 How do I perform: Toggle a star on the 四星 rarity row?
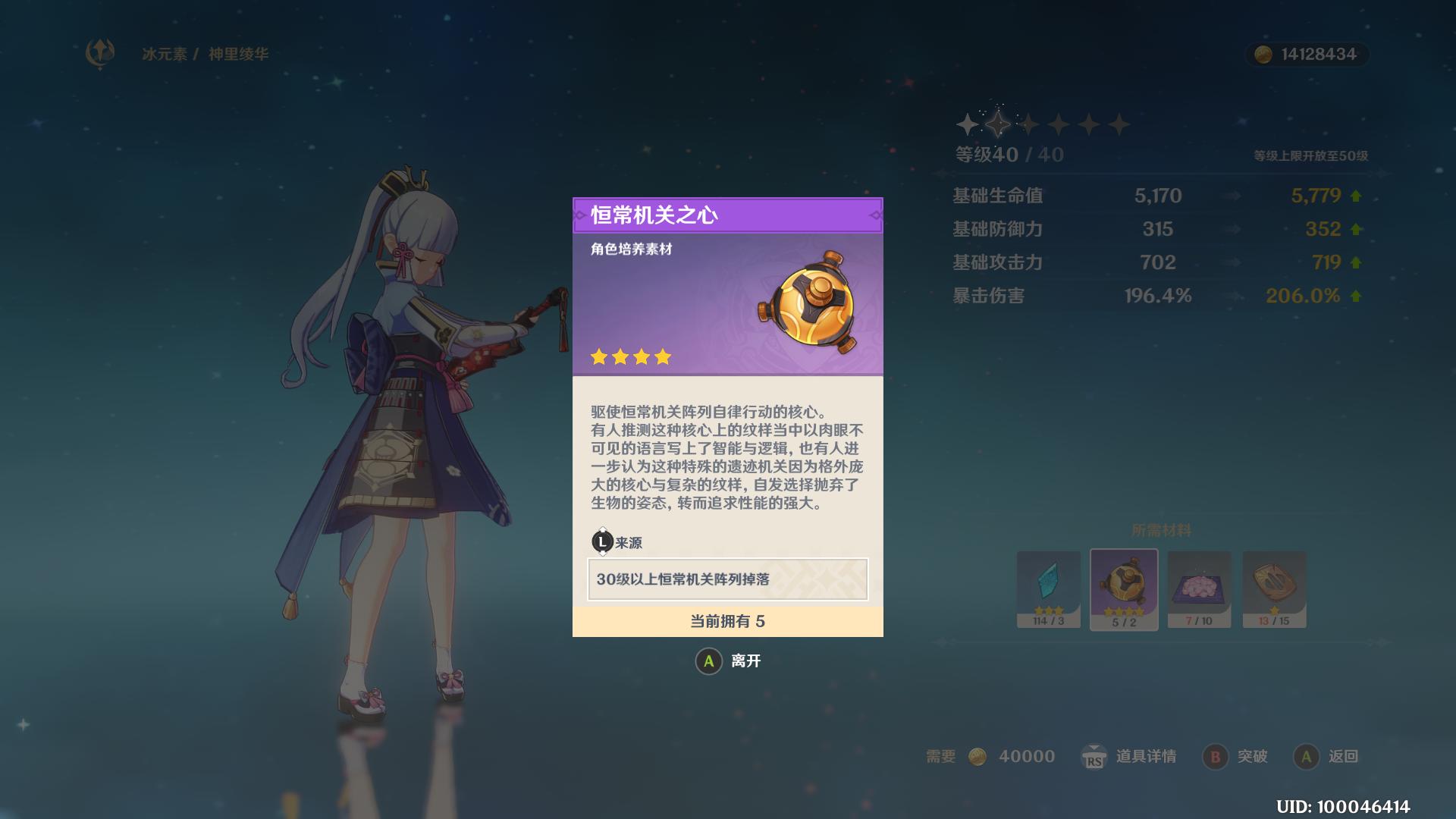tap(631, 356)
